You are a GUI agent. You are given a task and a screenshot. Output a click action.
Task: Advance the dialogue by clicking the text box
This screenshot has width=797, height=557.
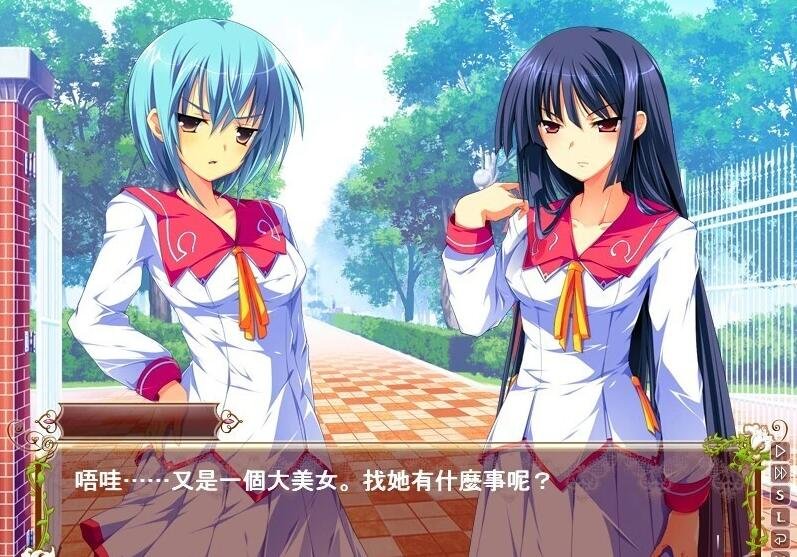coord(400,500)
